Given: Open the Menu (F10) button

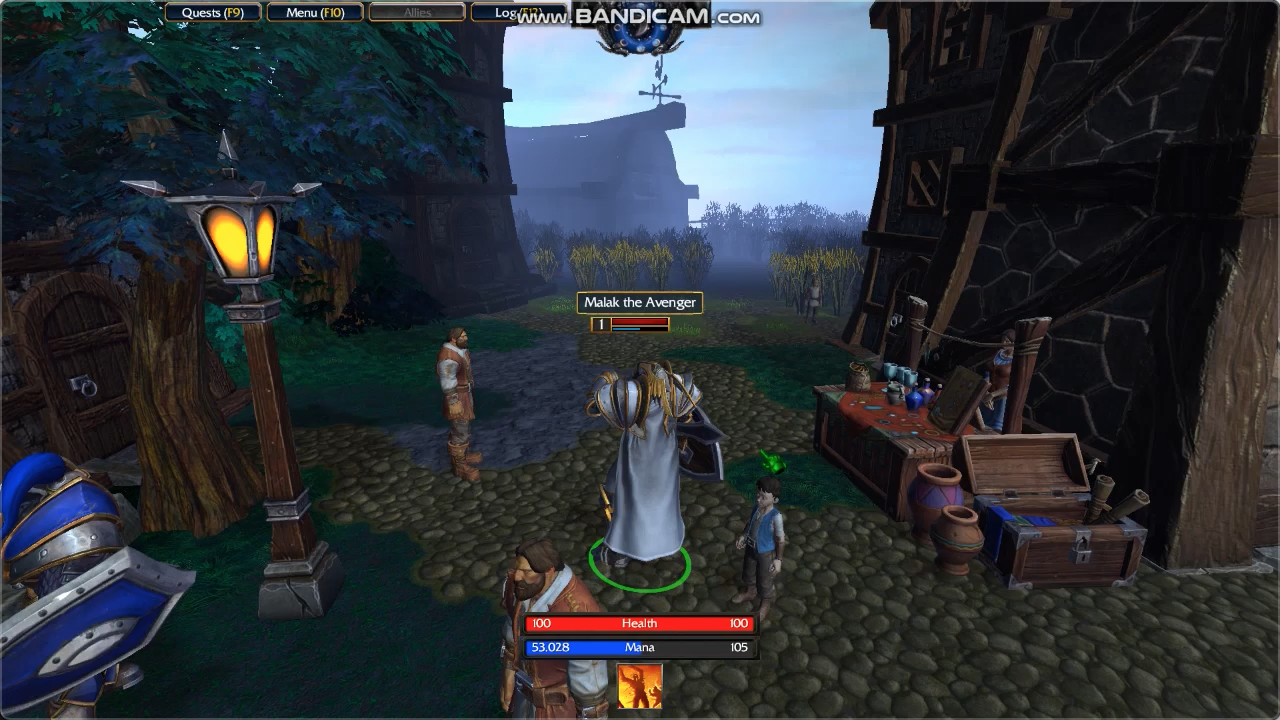Looking at the screenshot, I should point(315,13).
